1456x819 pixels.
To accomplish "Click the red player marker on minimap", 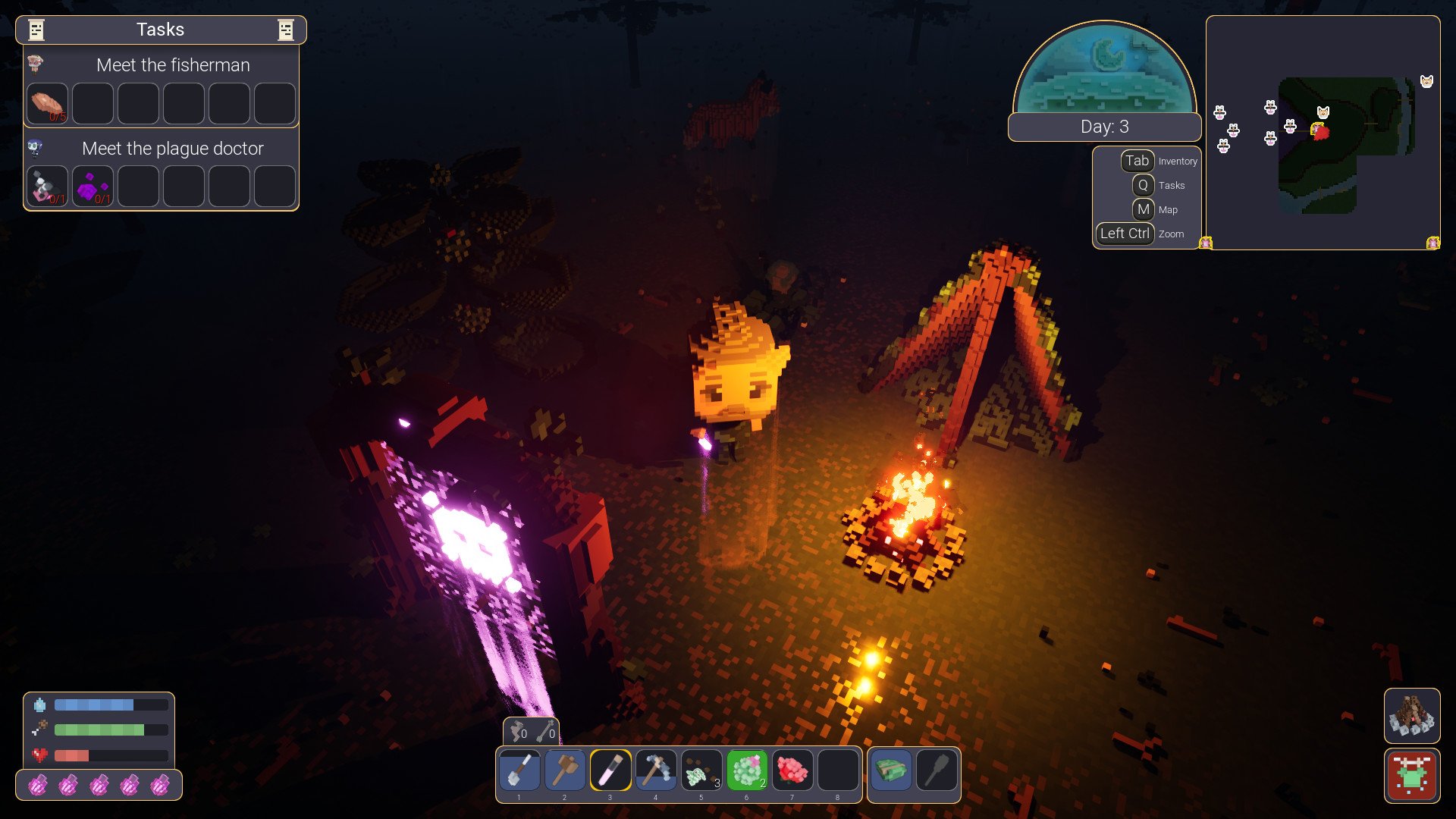I will coord(1320,132).
